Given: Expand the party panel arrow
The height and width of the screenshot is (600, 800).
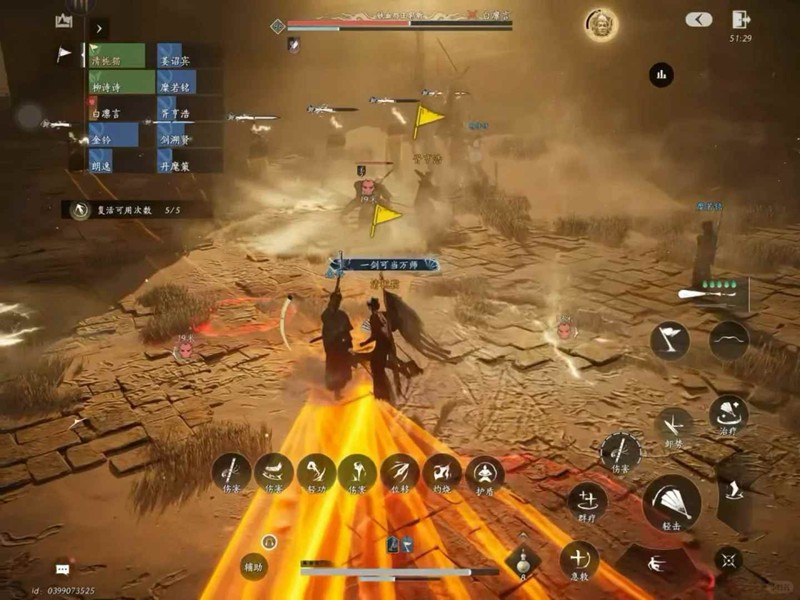Looking at the screenshot, I should [x=99, y=29].
